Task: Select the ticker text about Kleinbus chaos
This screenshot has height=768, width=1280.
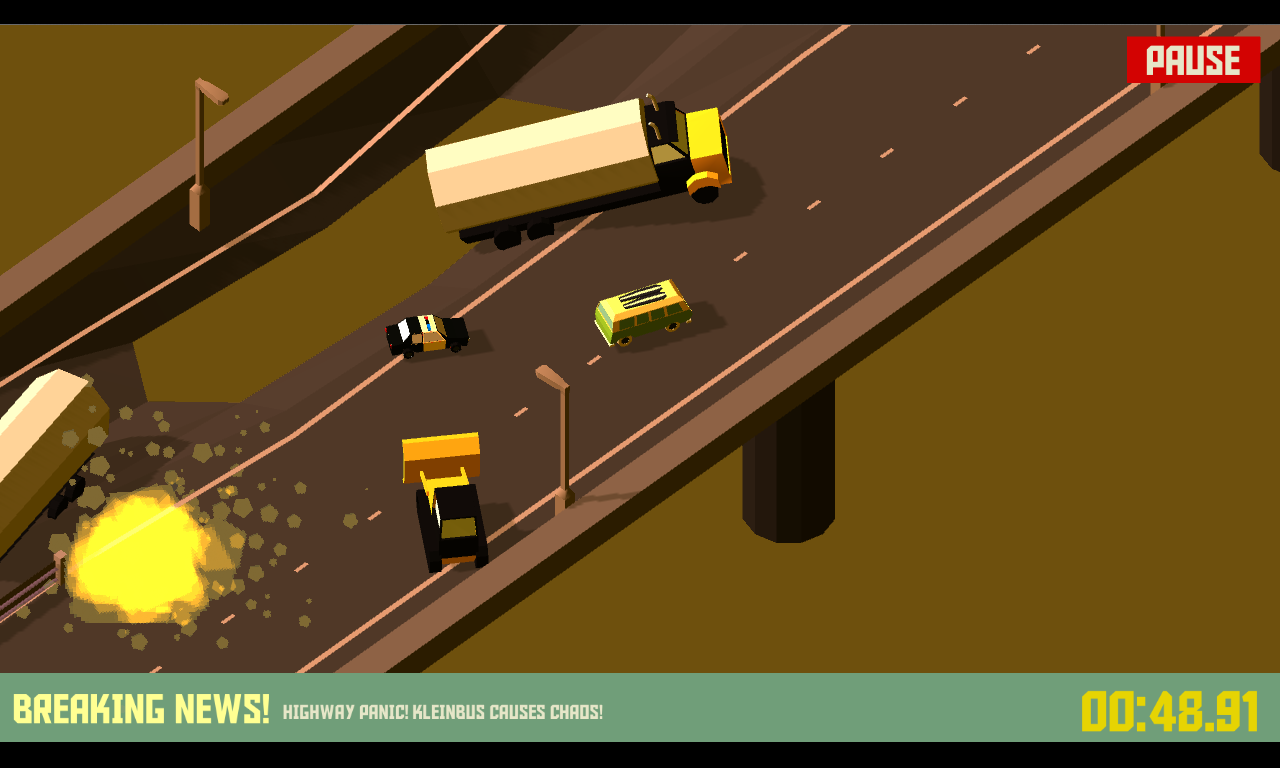Action: 443,714
